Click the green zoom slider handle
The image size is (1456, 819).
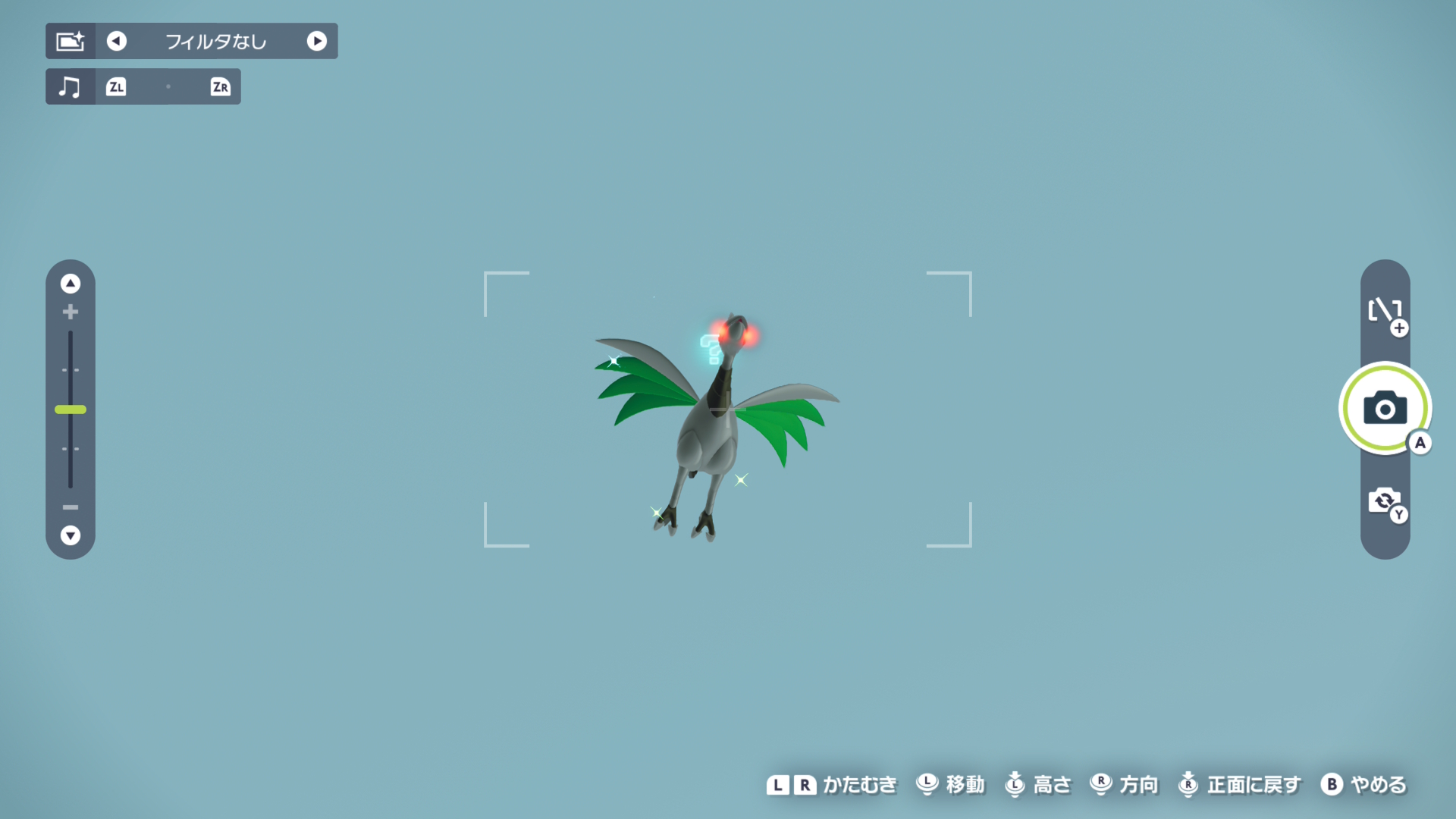(71, 409)
